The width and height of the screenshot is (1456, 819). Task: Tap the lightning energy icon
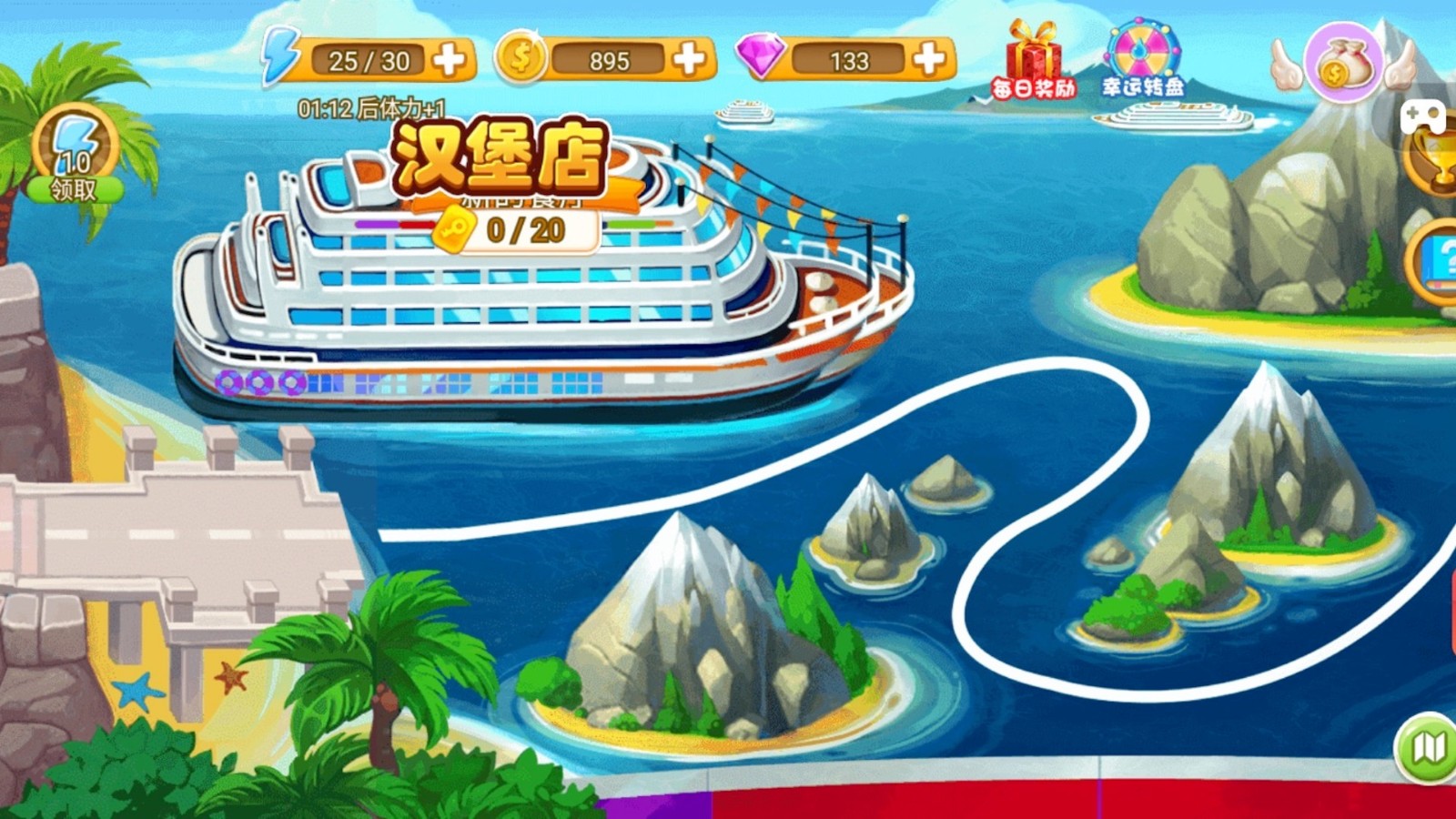tap(282, 56)
